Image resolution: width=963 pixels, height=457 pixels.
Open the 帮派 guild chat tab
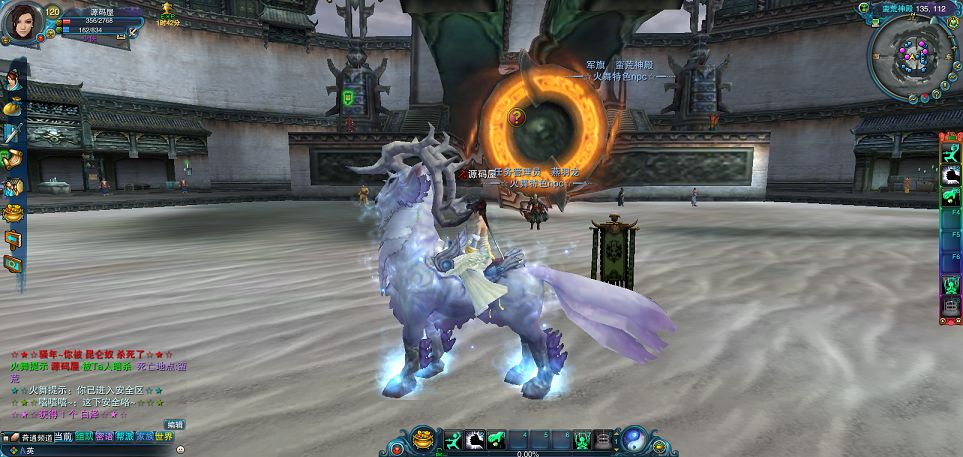point(124,437)
